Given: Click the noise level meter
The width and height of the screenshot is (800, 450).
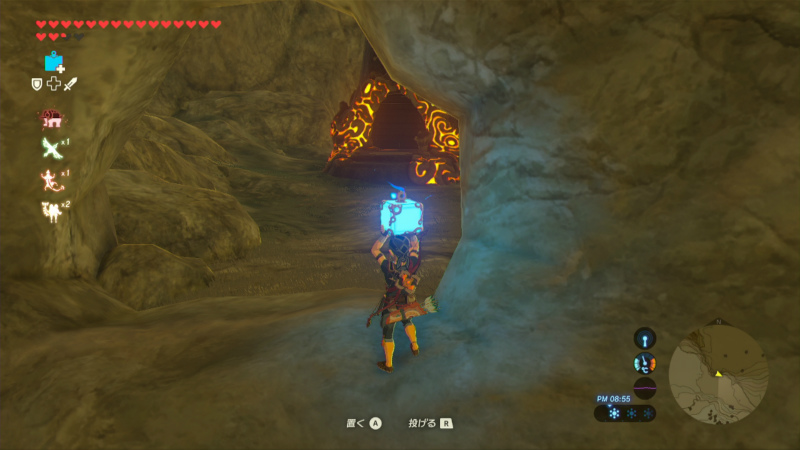Looking at the screenshot, I should (645, 388).
